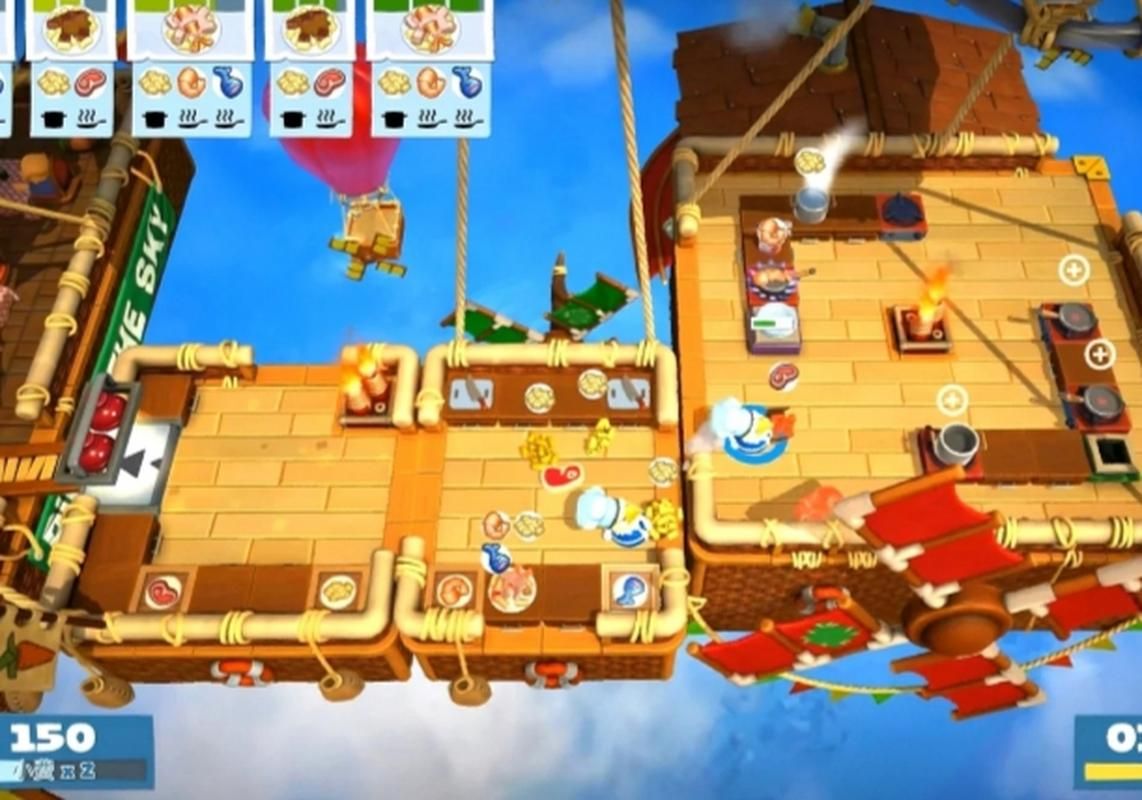Viewport: 1142px width, 800px height.
Task: Select the seafood pasta order with full green timer
Action: coord(428,60)
